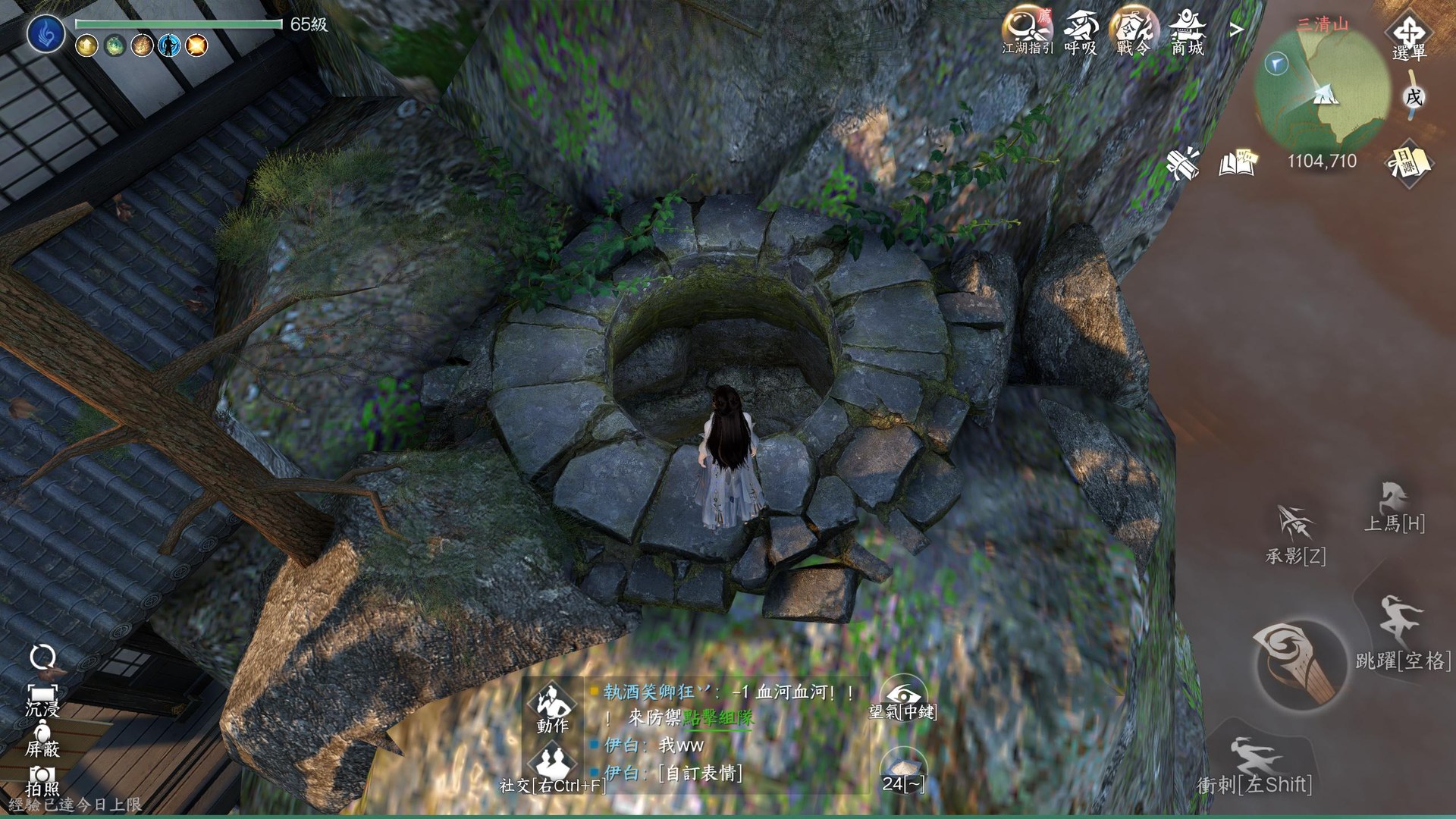Open the 商城 shop
The height and width of the screenshot is (819, 1456).
coord(1187,30)
